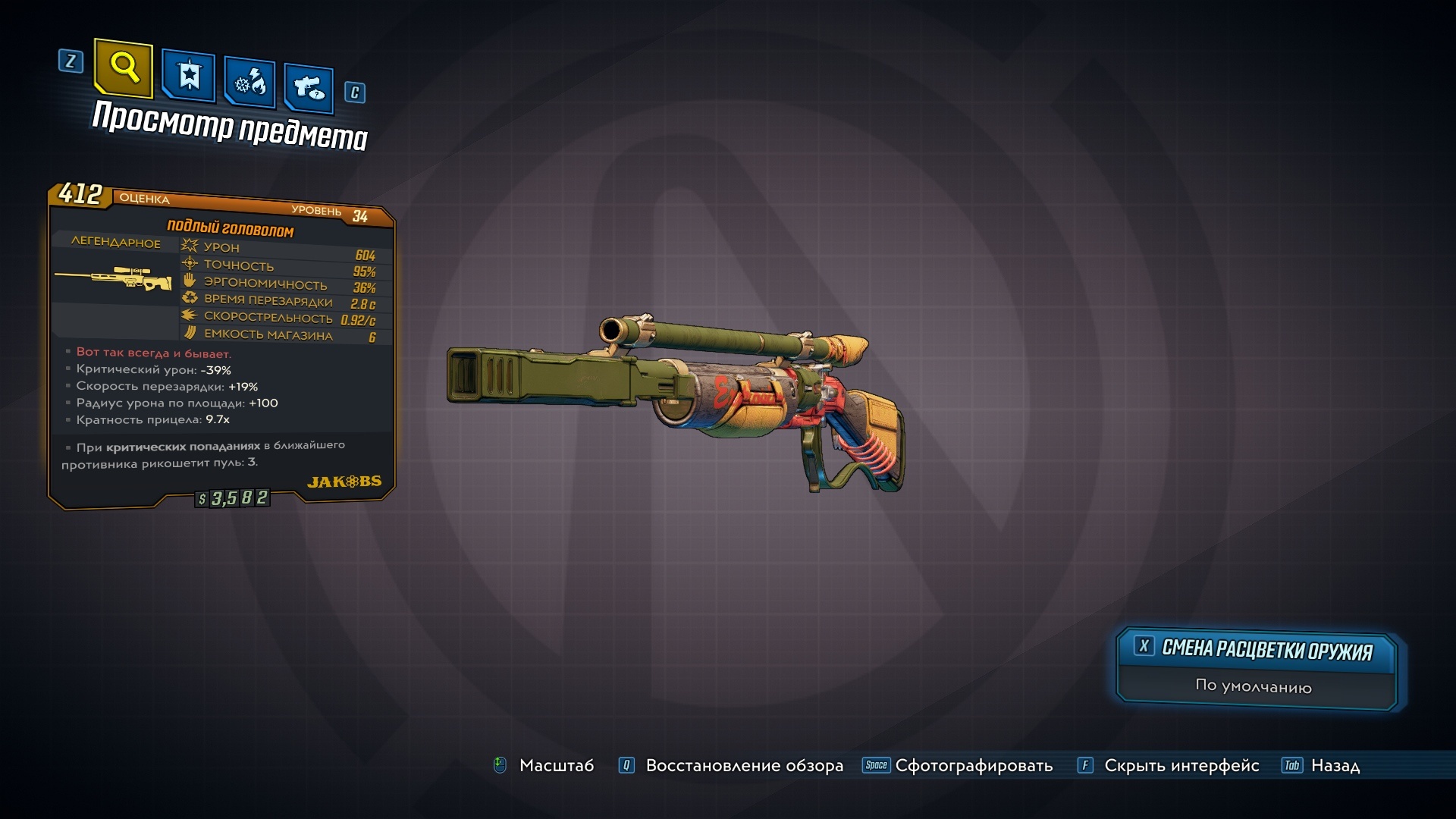Switch to the weapon view eye tab

tap(309, 88)
